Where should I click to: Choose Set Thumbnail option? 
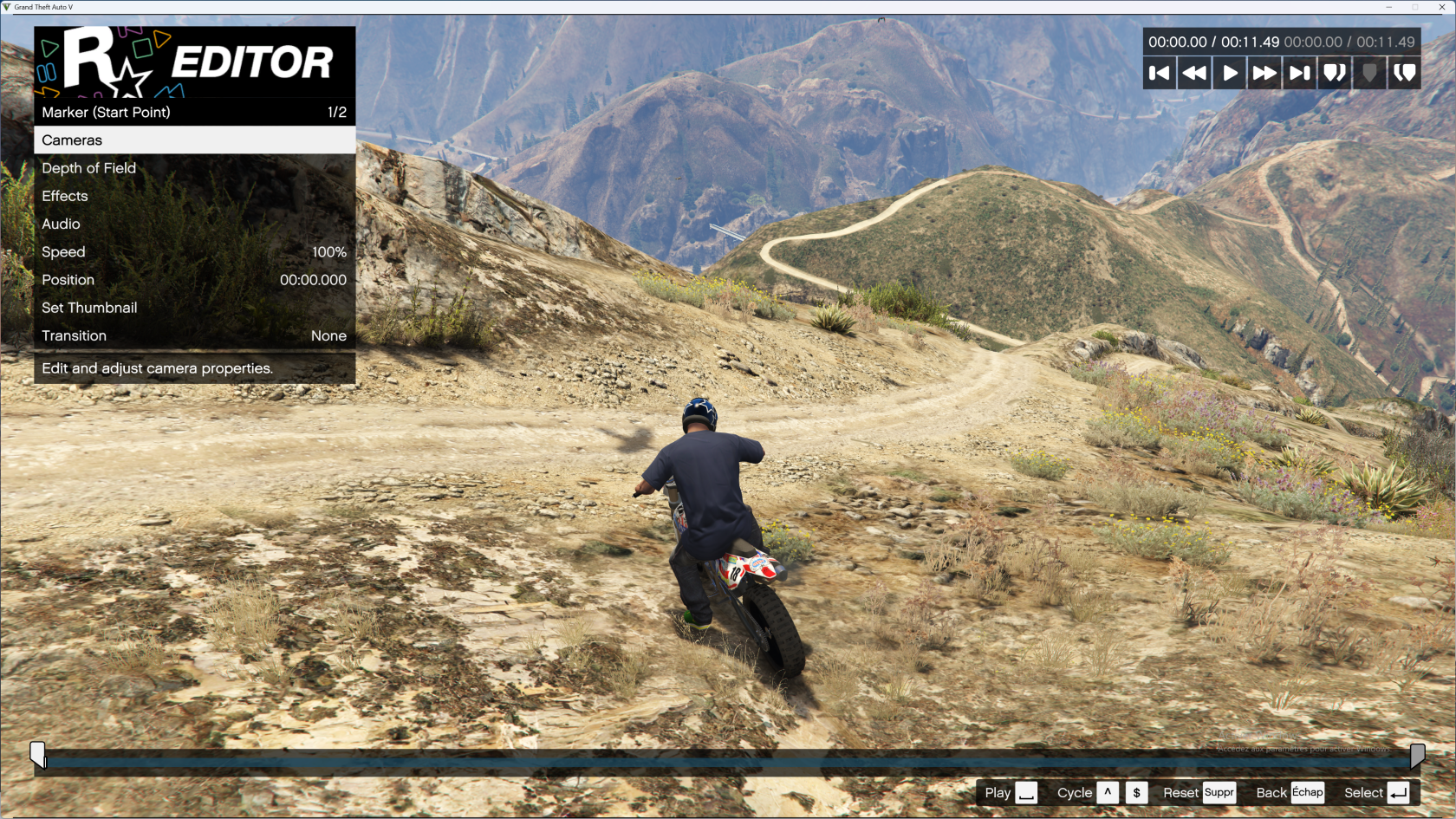(194, 308)
